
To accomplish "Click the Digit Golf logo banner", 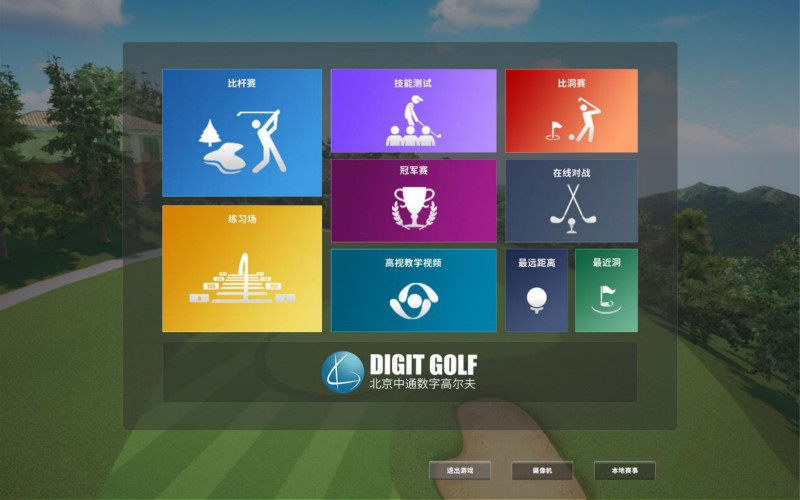I will click(x=400, y=372).
